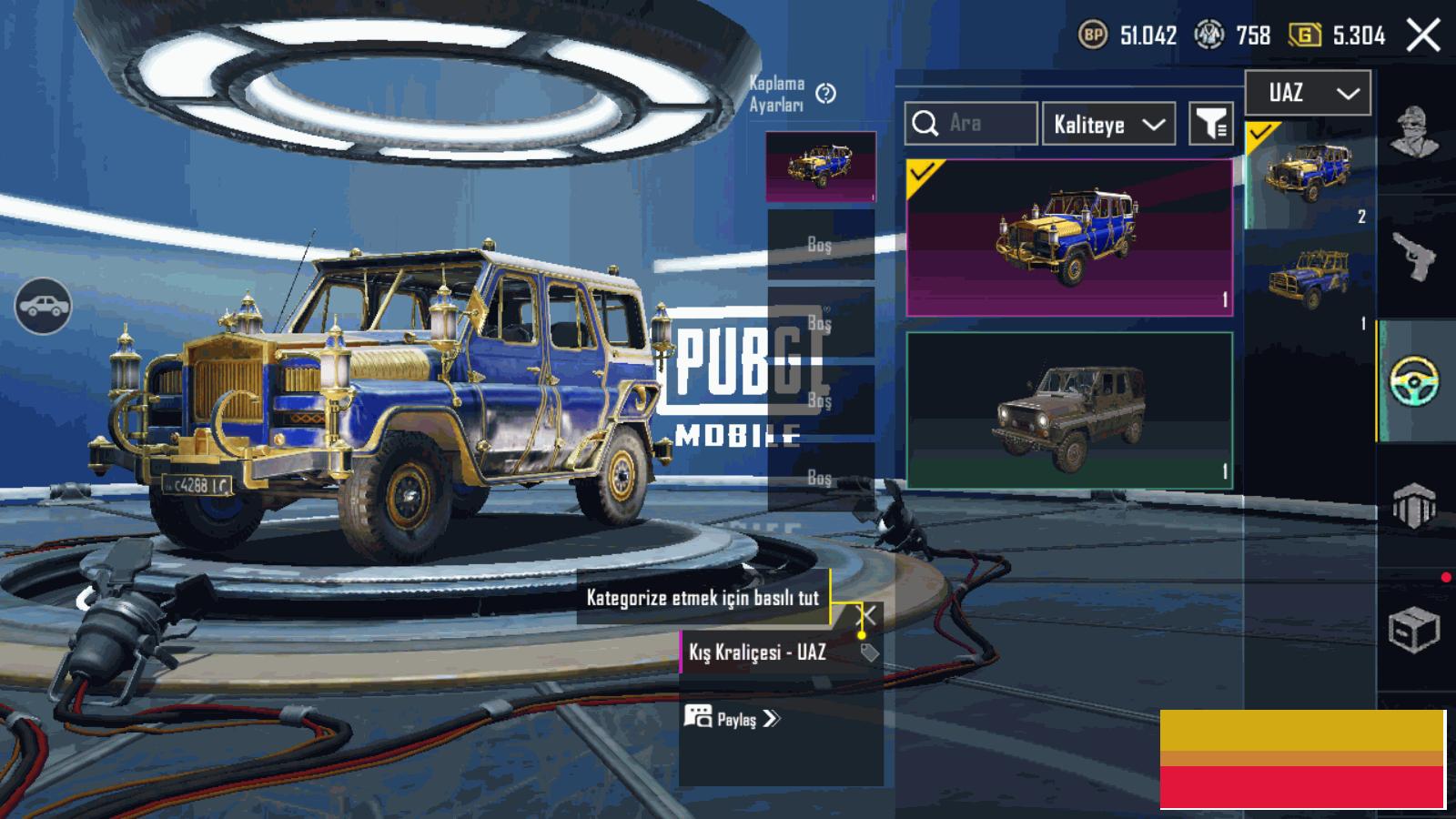
Task: Dismiss the Kategorize etmek tooltip
Action: click(869, 615)
